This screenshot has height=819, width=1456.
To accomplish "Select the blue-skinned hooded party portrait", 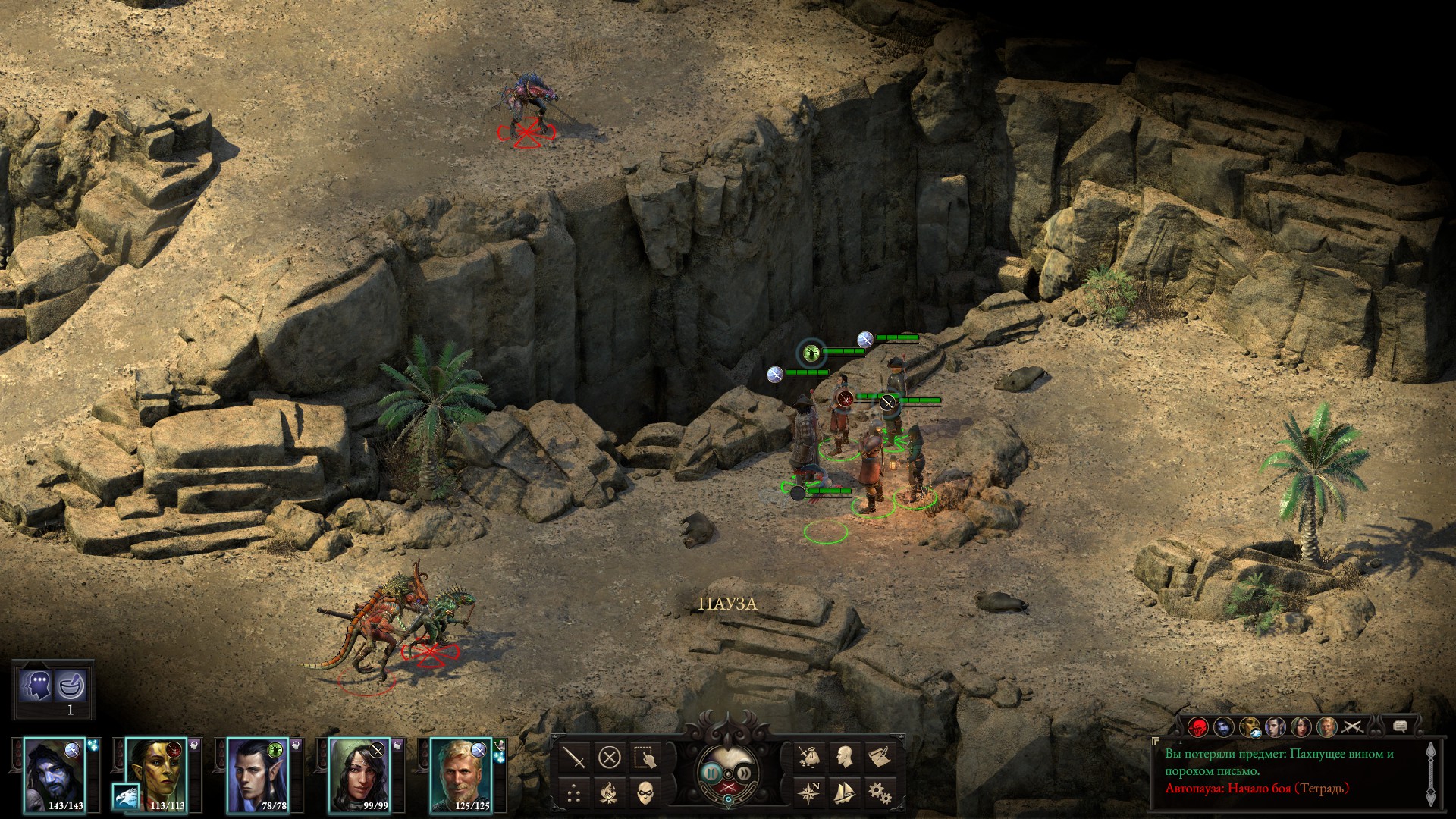I will tap(53, 773).
